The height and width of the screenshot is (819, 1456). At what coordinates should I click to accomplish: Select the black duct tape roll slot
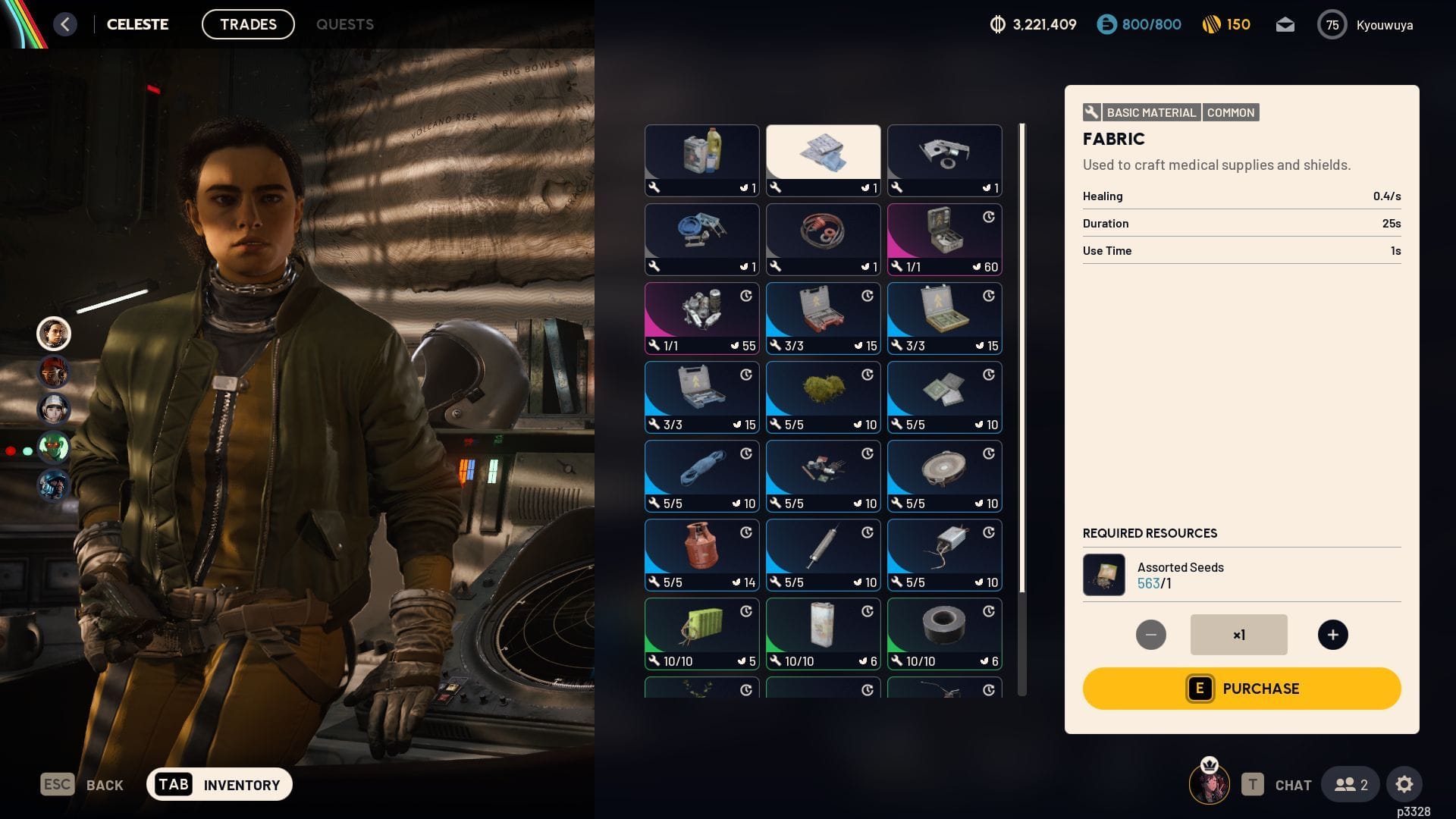pyautogui.click(x=944, y=633)
